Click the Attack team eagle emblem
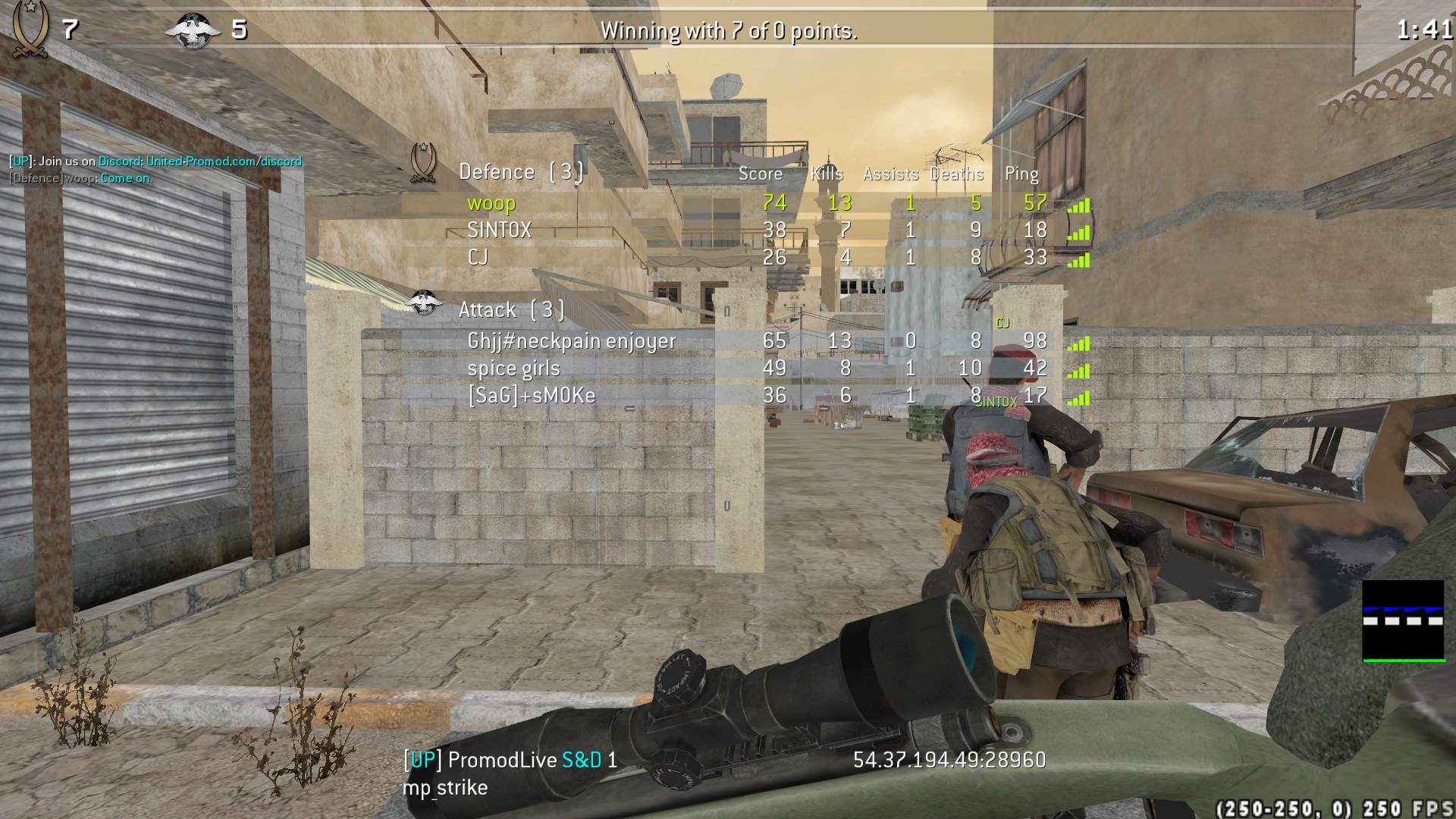This screenshot has width=1456, height=819. coord(424,303)
